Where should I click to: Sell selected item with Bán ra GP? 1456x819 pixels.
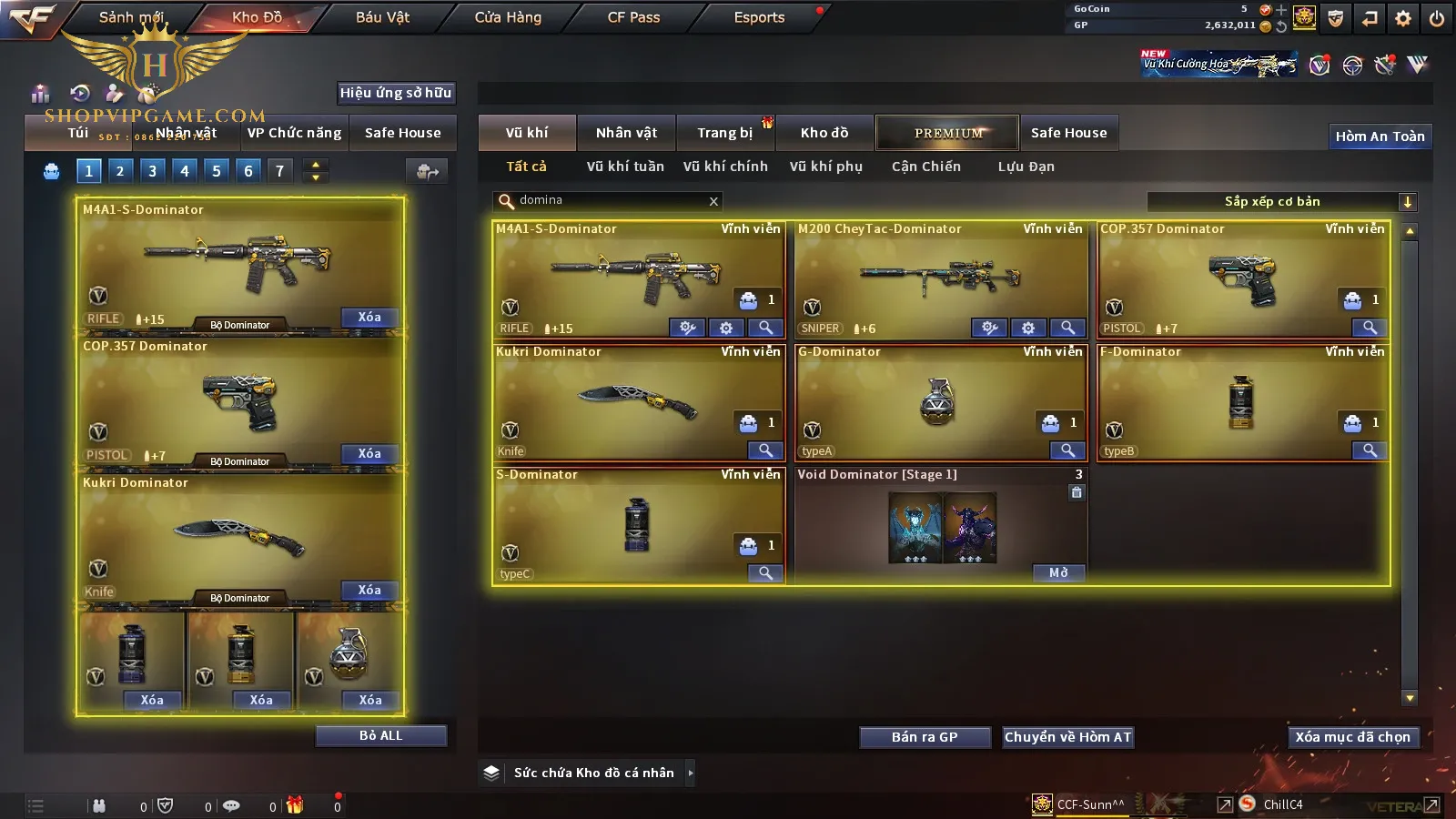coord(925,737)
